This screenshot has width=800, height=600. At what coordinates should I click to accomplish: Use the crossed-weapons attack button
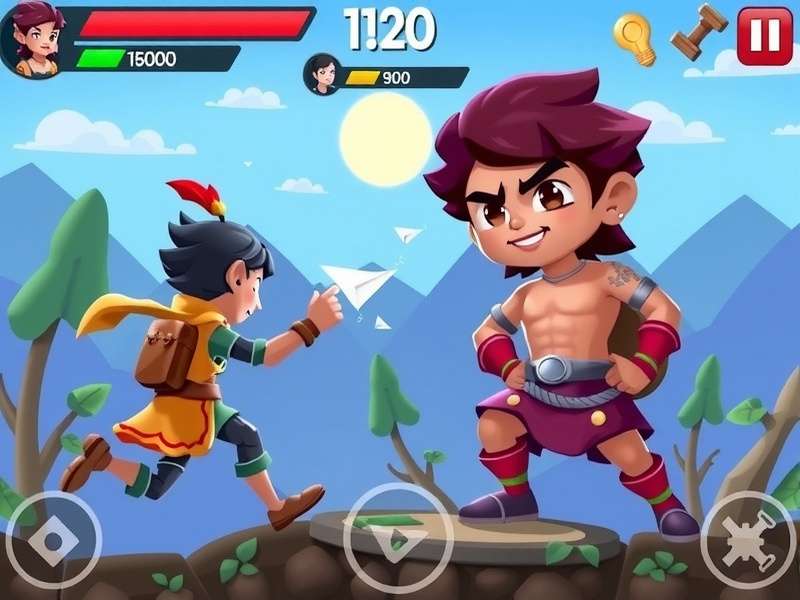[748, 540]
